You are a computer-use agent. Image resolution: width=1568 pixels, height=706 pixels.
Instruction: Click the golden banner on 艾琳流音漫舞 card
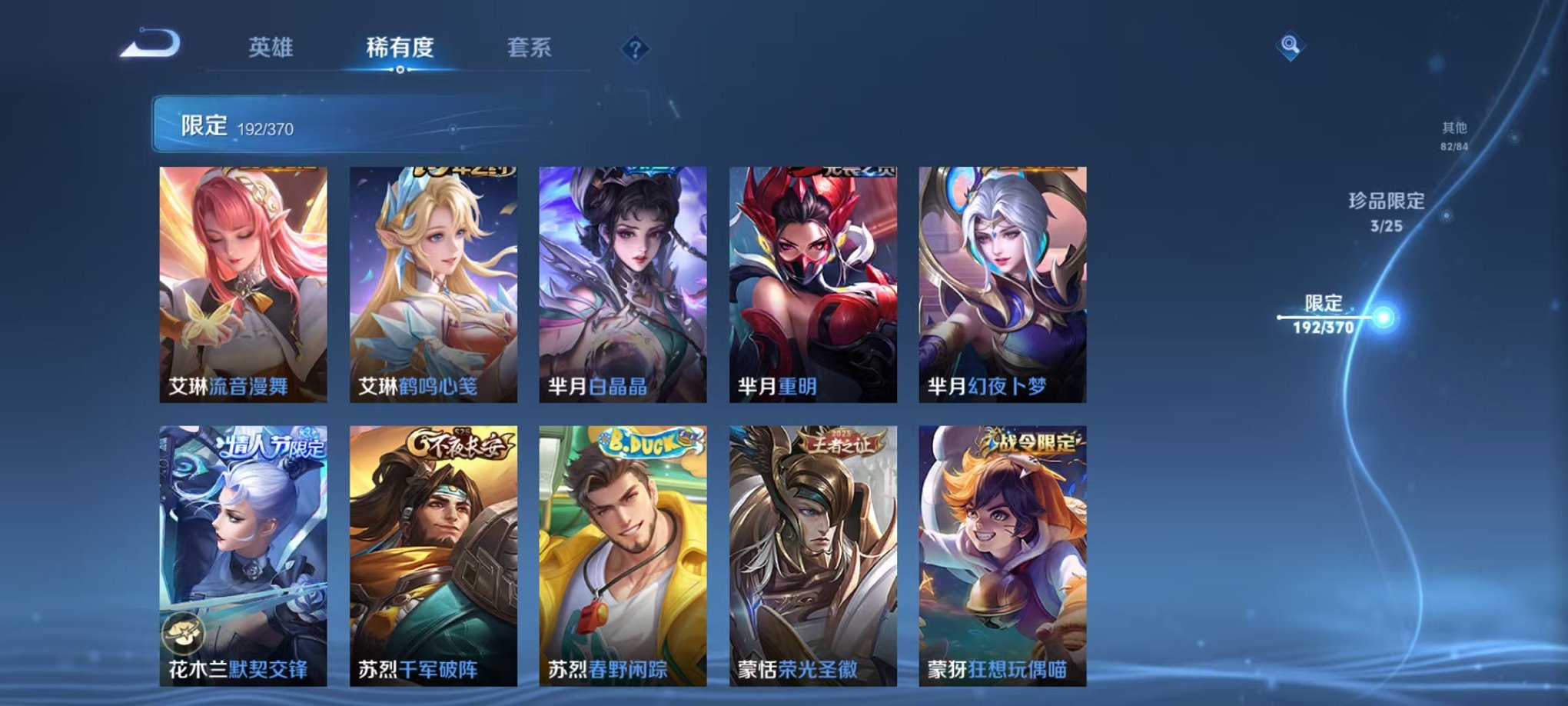click(x=267, y=171)
